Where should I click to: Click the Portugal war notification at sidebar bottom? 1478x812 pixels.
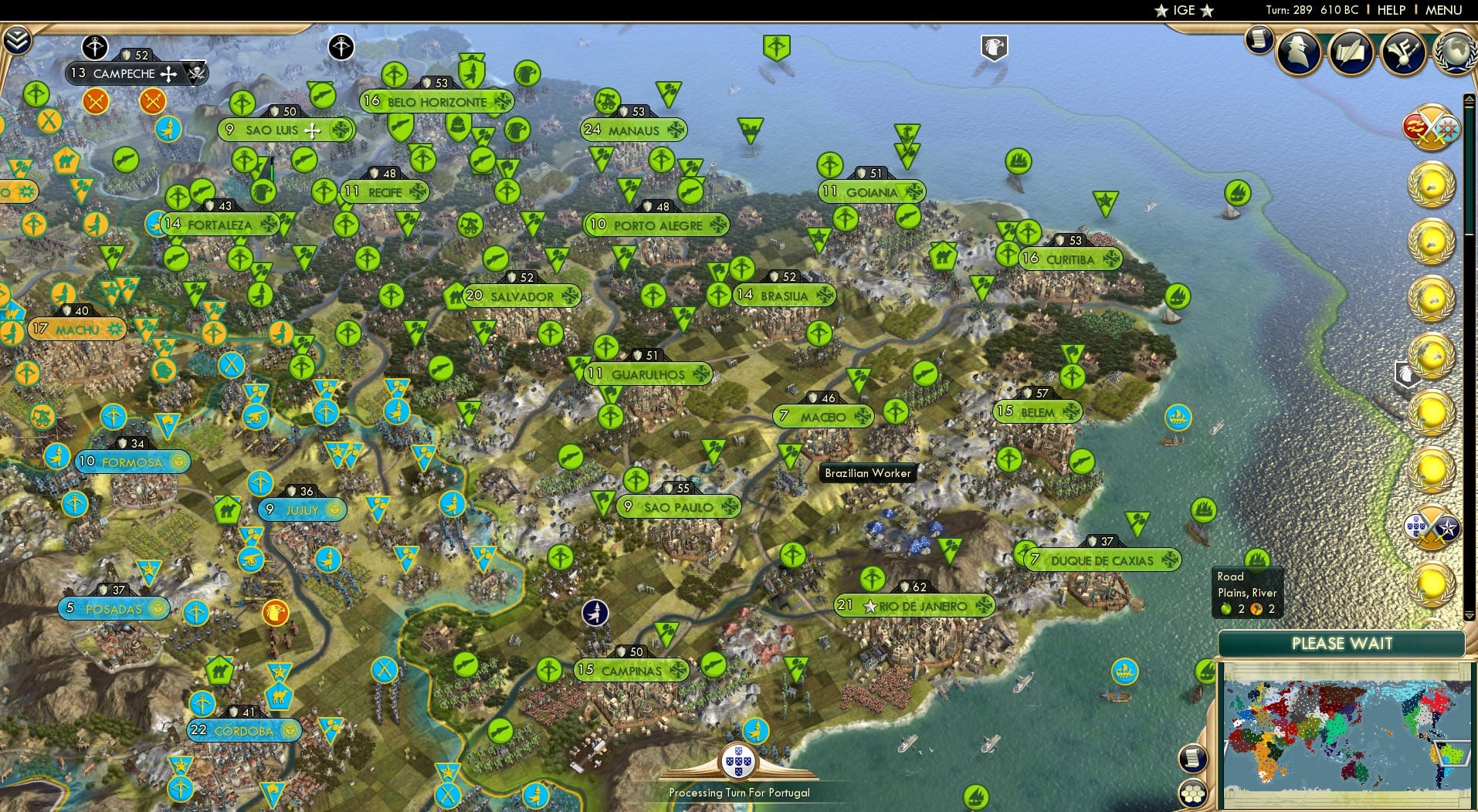(1433, 527)
